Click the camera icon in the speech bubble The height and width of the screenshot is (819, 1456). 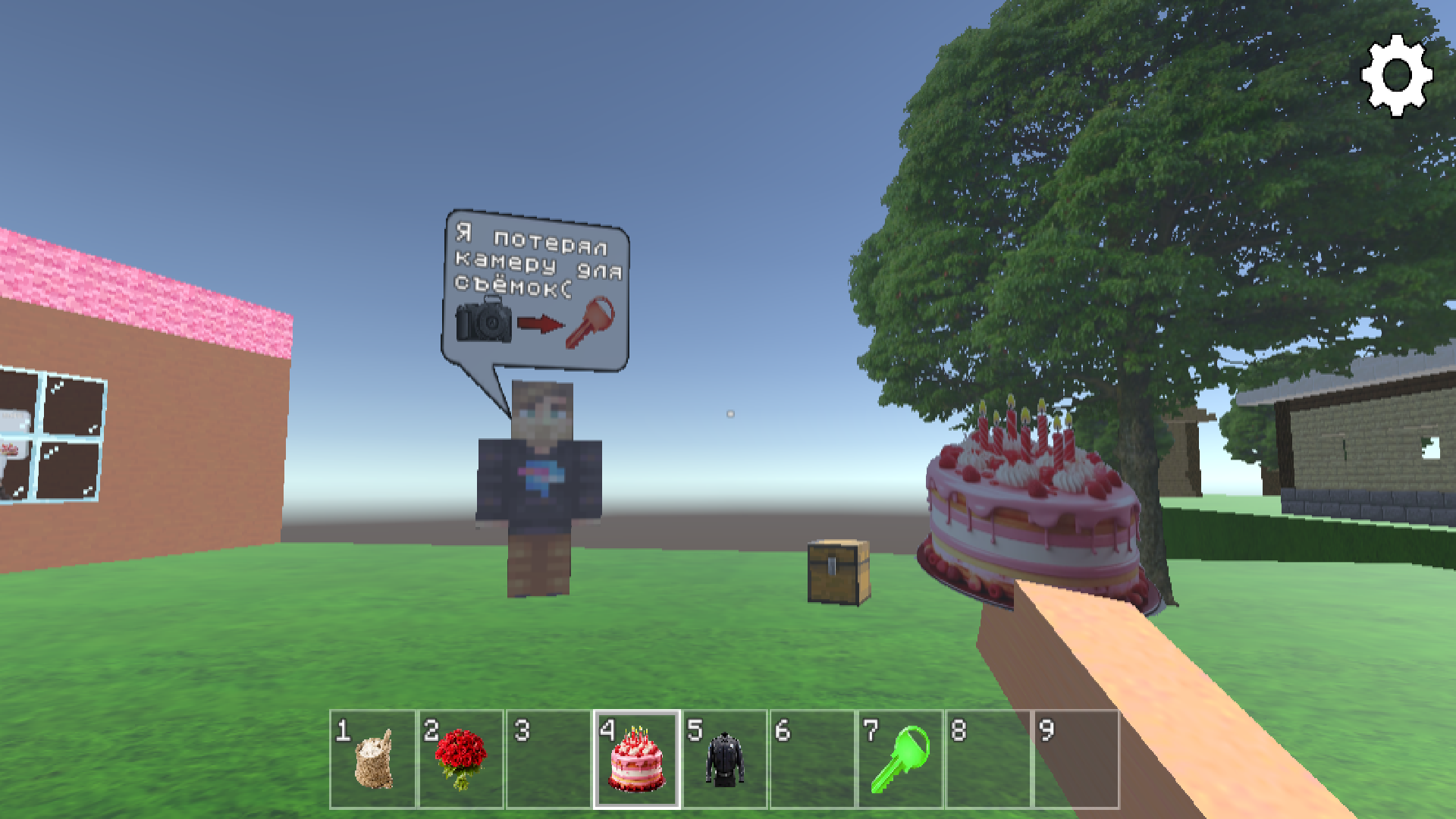484,324
